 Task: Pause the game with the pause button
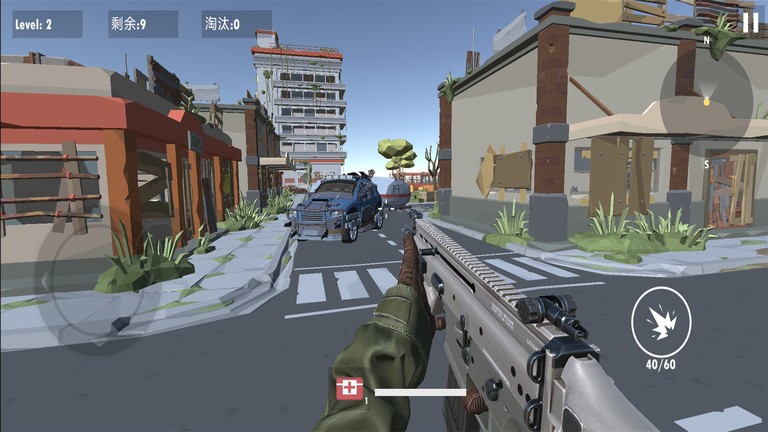tap(750, 23)
